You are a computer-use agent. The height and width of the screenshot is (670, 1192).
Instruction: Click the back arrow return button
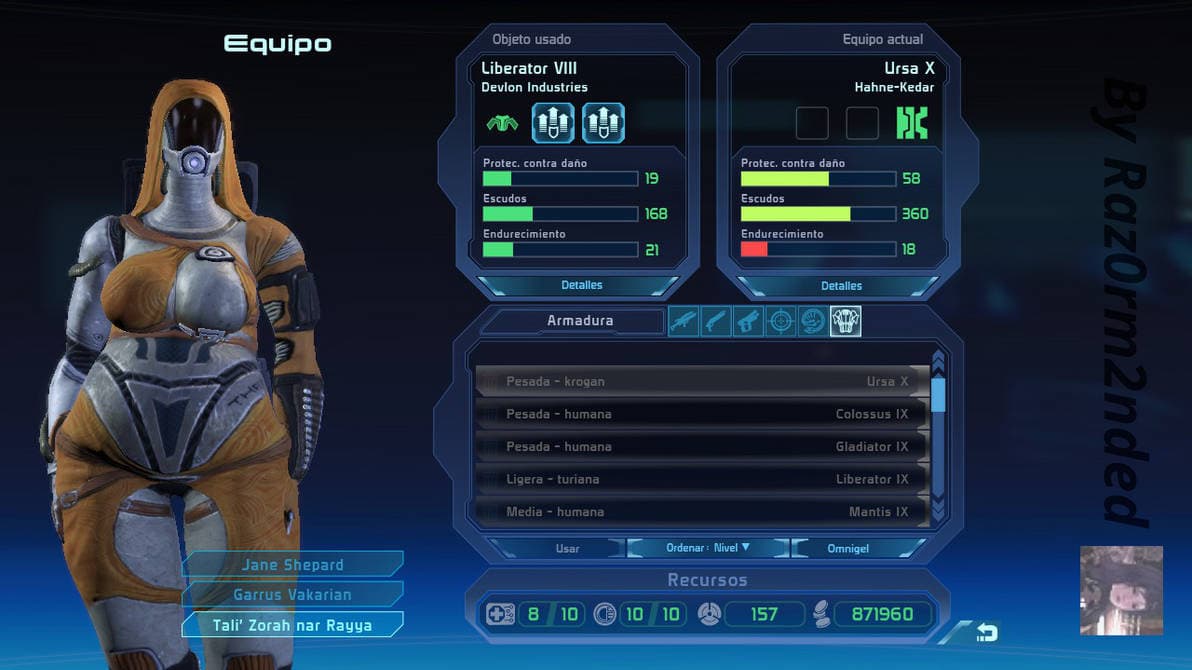click(986, 632)
